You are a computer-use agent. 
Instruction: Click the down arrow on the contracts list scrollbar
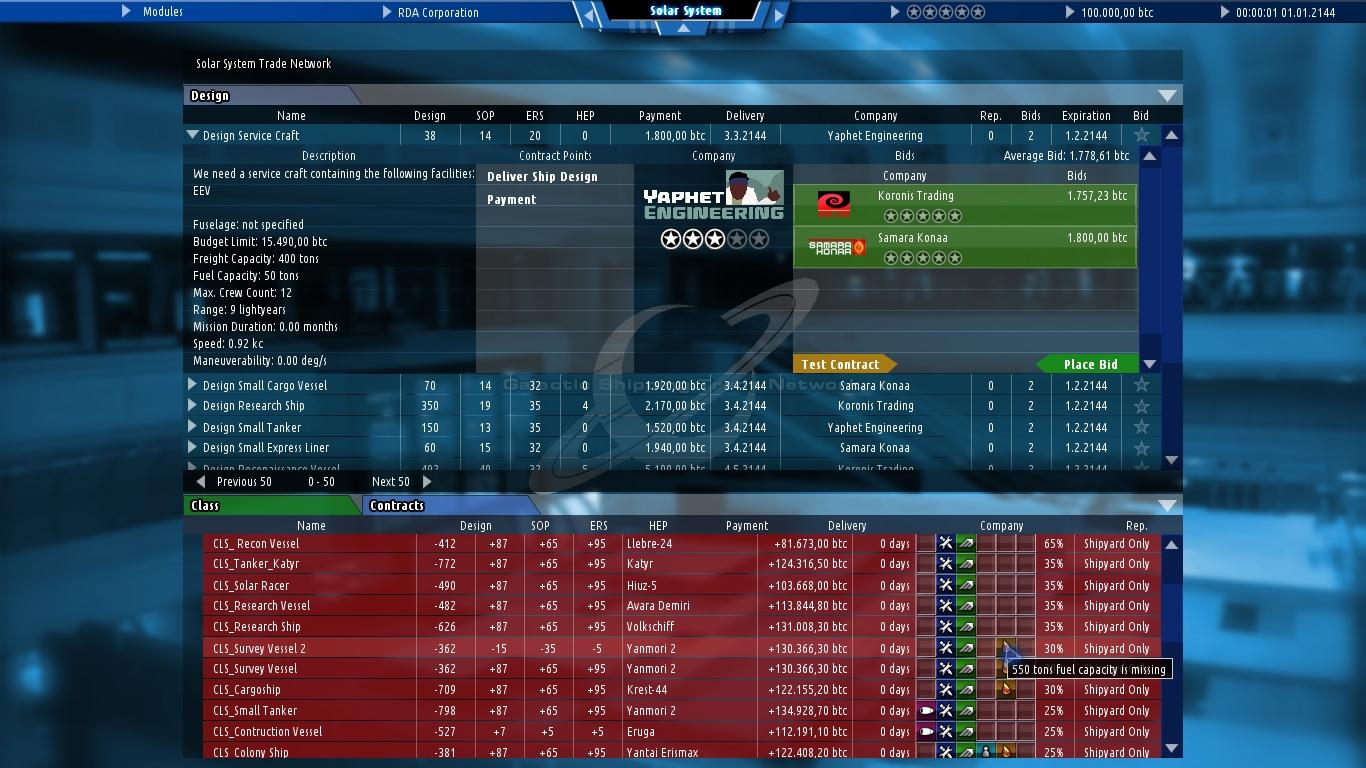tap(1169, 746)
